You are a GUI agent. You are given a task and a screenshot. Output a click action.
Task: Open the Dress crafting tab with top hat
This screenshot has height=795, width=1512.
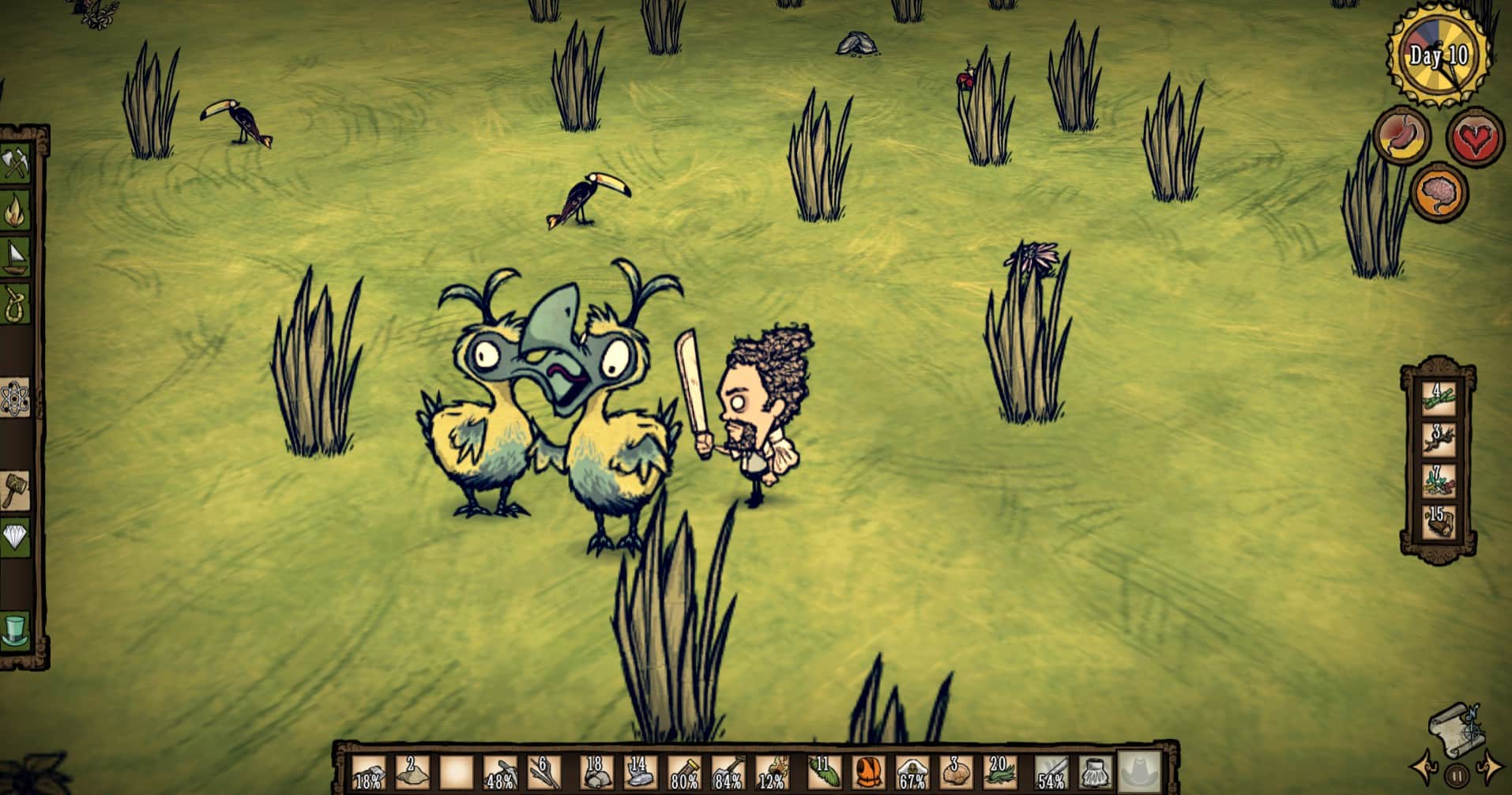(16, 630)
